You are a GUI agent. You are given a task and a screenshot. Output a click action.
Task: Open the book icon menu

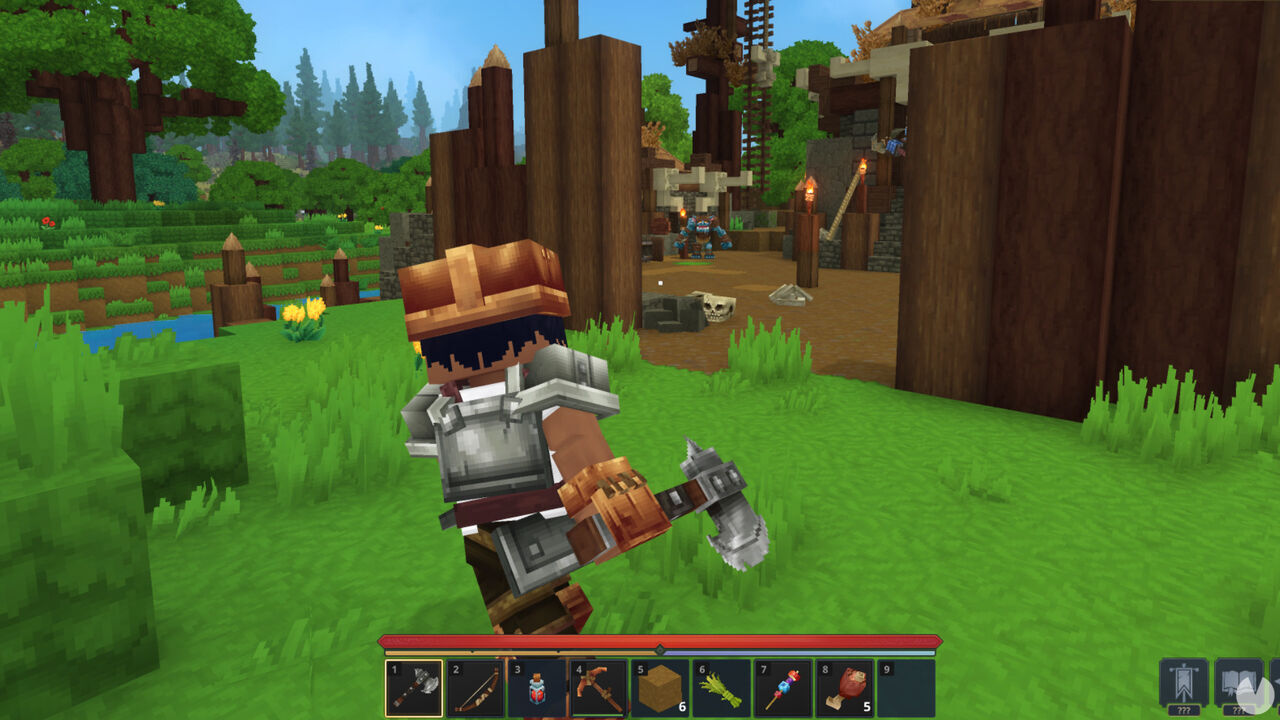pos(1238,683)
